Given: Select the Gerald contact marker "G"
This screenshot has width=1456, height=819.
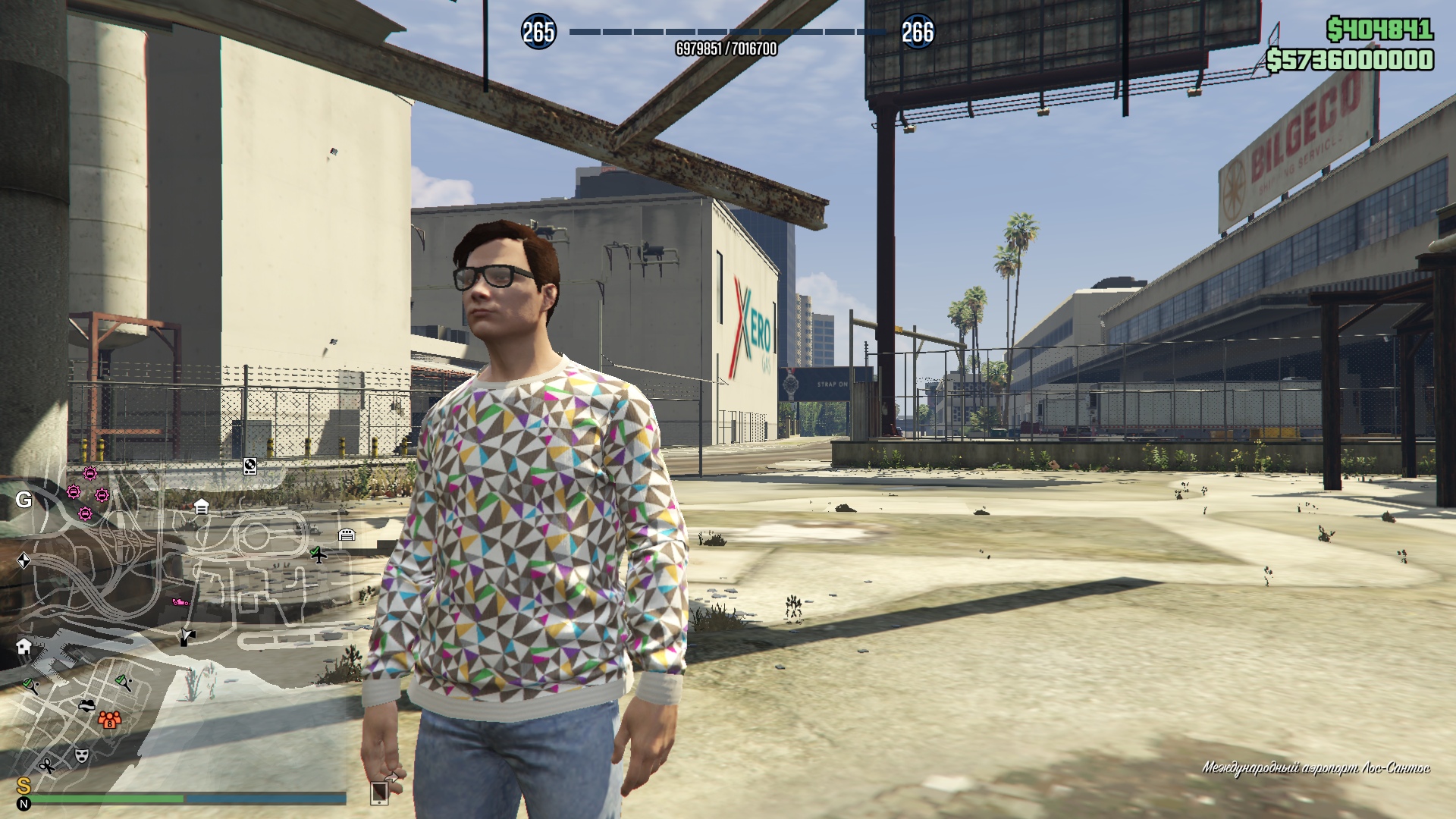Looking at the screenshot, I should [x=24, y=500].
